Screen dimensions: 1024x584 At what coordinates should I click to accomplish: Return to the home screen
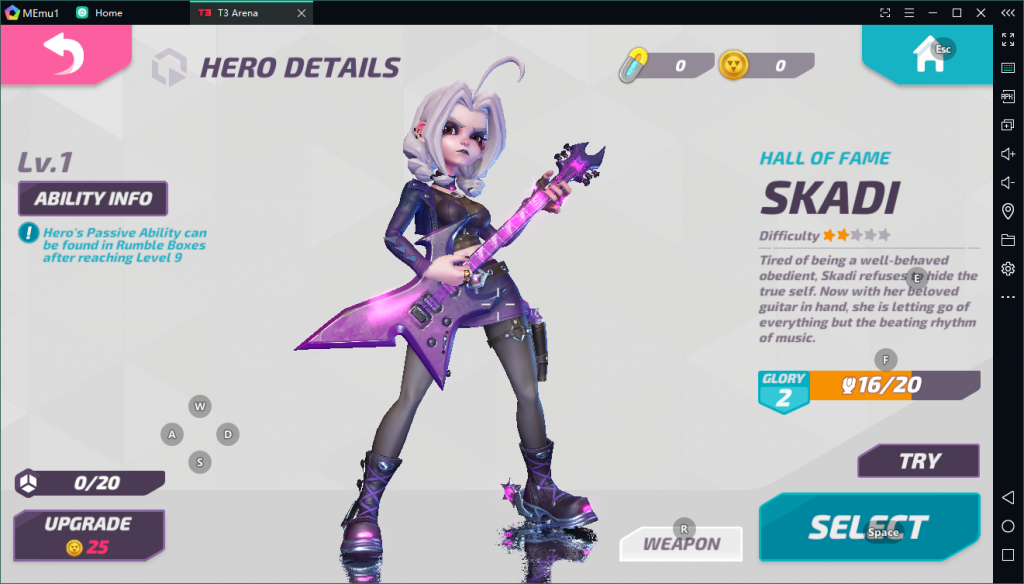tap(924, 55)
